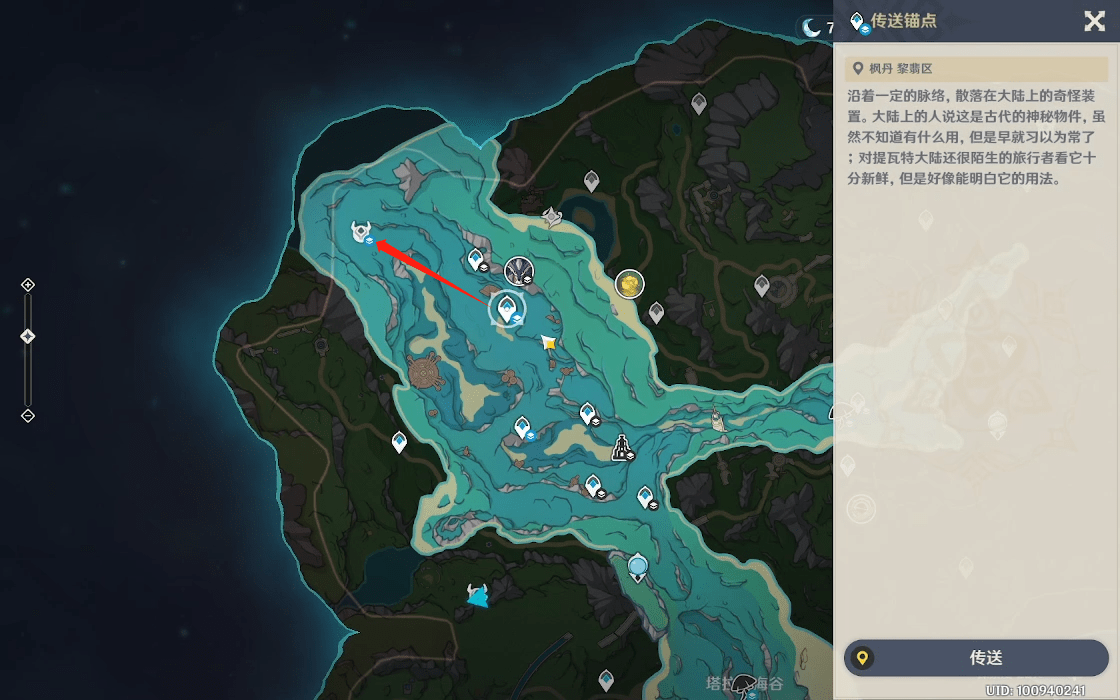Choose the black tower marker underwater
1120x700 pixels.
(x=622, y=448)
